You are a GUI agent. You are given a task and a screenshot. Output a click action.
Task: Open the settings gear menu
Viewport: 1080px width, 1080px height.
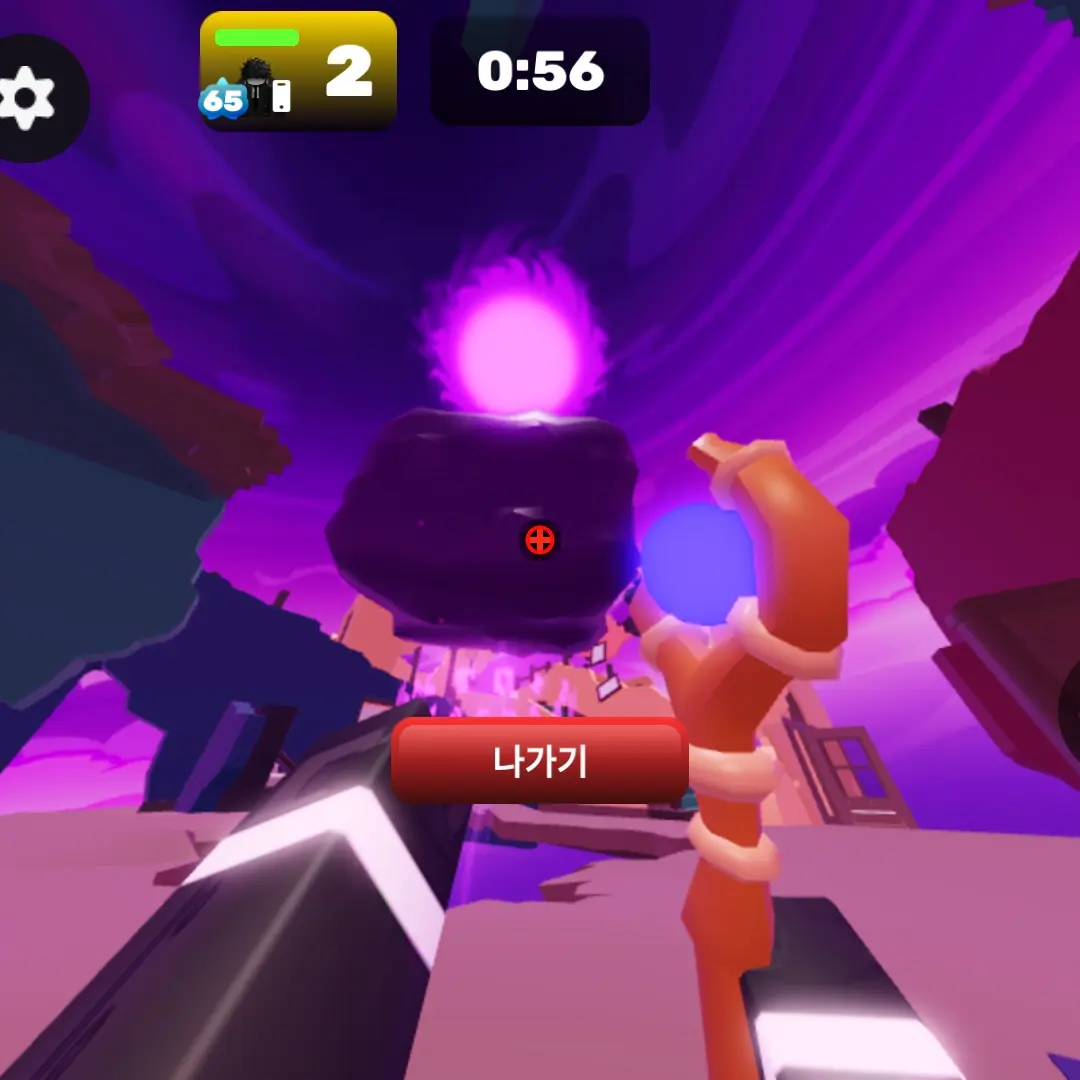(x=28, y=97)
